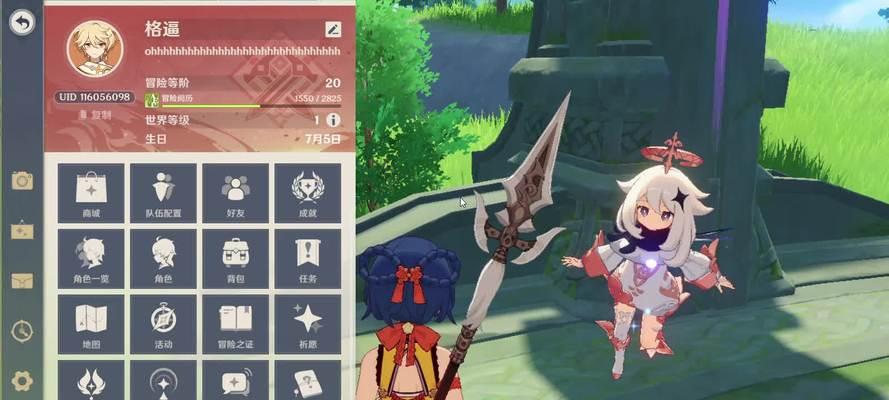Open the settings gear icon
Viewport: 889px width, 400px height.
pyautogui.click(x=21, y=380)
